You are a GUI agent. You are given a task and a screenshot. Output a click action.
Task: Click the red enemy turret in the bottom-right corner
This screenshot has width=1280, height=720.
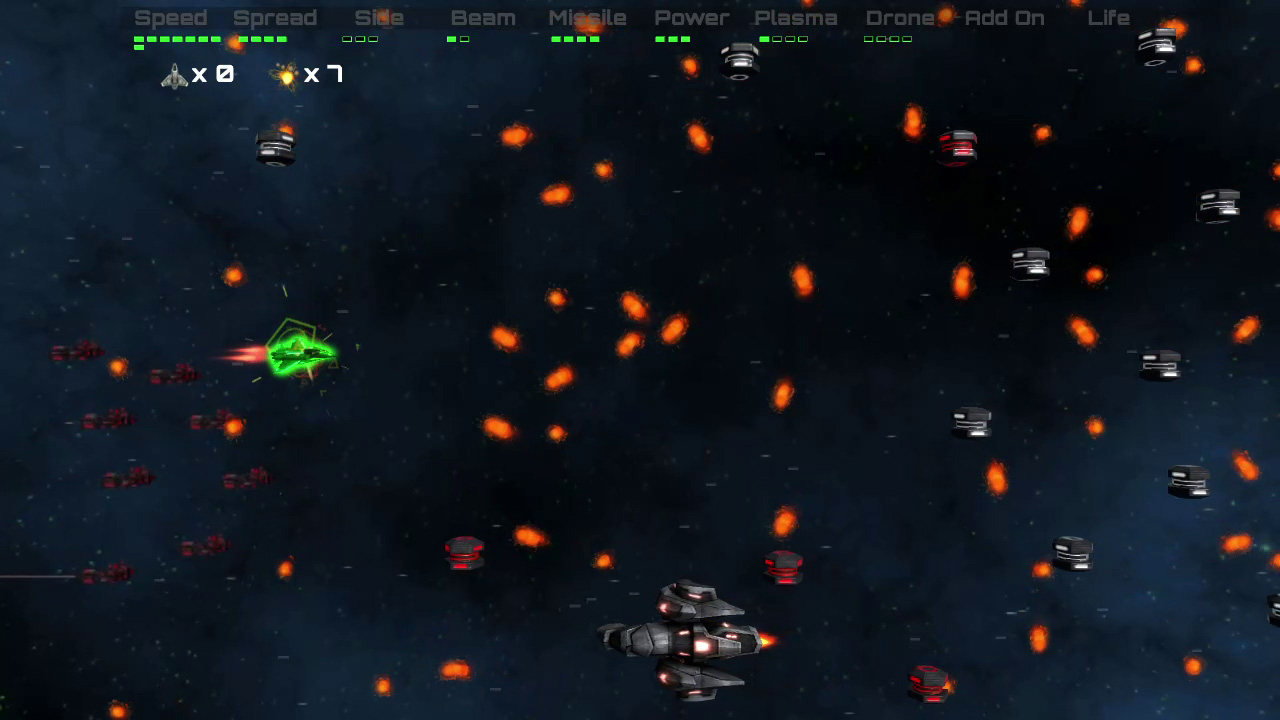(x=930, y=685)
